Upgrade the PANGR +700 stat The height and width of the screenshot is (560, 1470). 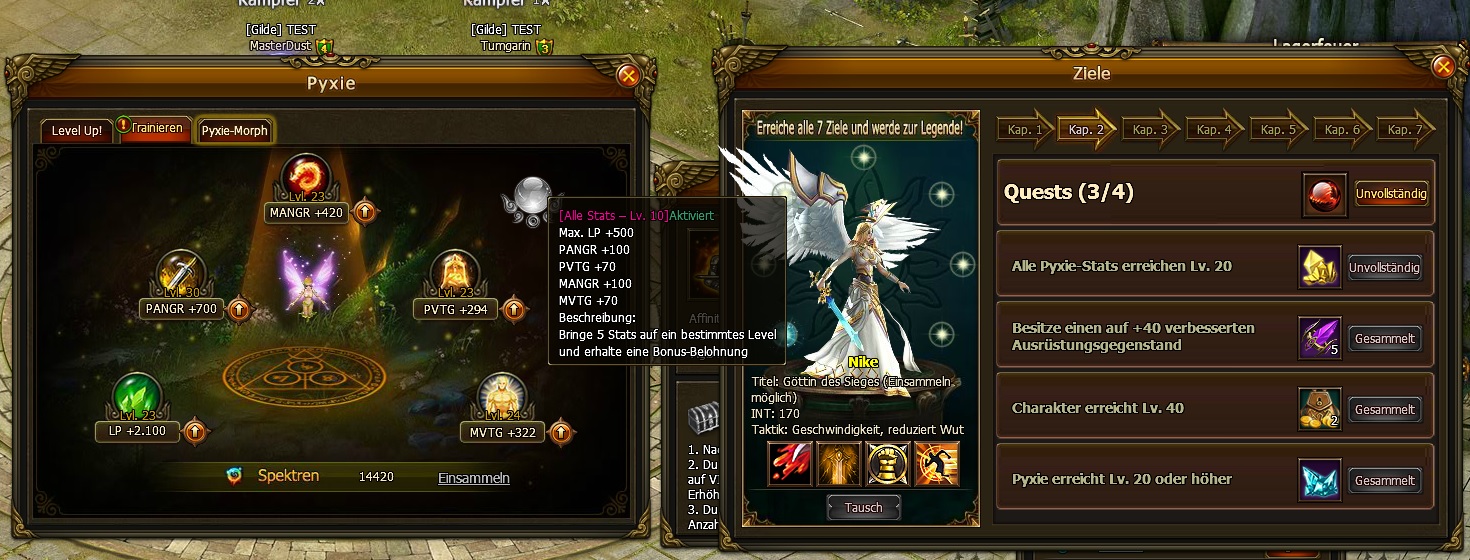pyautogui.click(x=239, y=309)
